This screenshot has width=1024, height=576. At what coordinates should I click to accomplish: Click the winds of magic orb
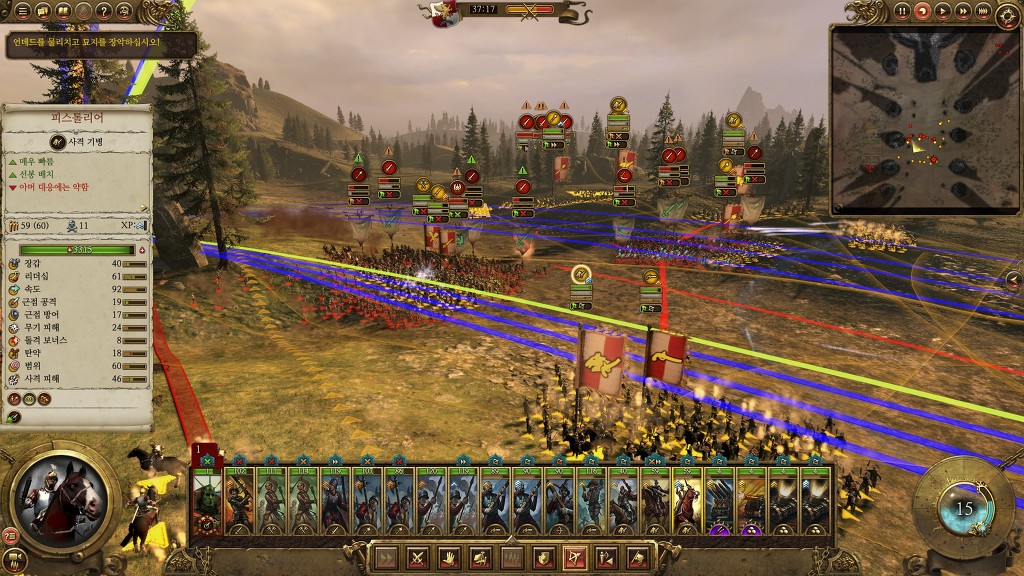pos(963,507)
